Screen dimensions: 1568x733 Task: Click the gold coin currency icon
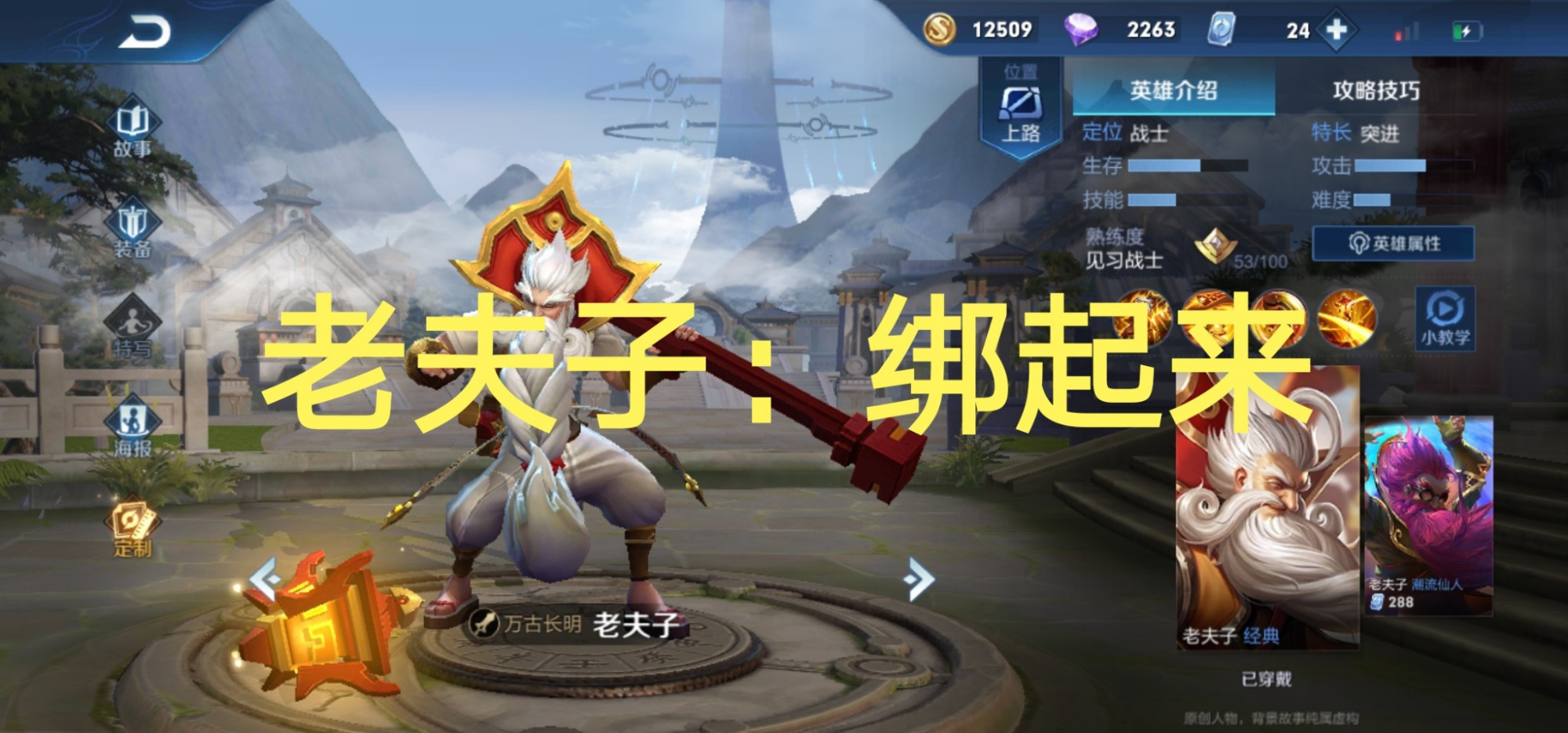coord(939,30)
